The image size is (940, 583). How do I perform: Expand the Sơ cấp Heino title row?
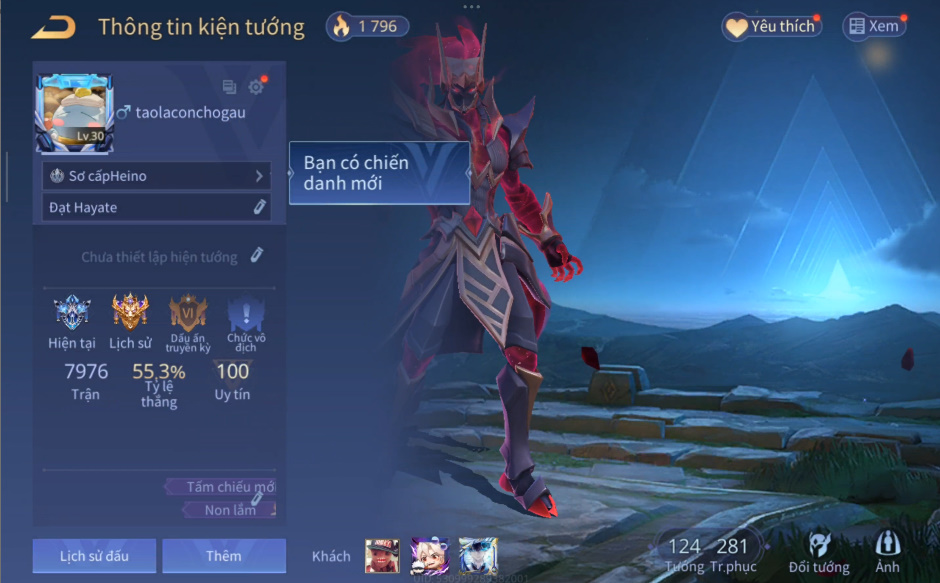(156, 176)
